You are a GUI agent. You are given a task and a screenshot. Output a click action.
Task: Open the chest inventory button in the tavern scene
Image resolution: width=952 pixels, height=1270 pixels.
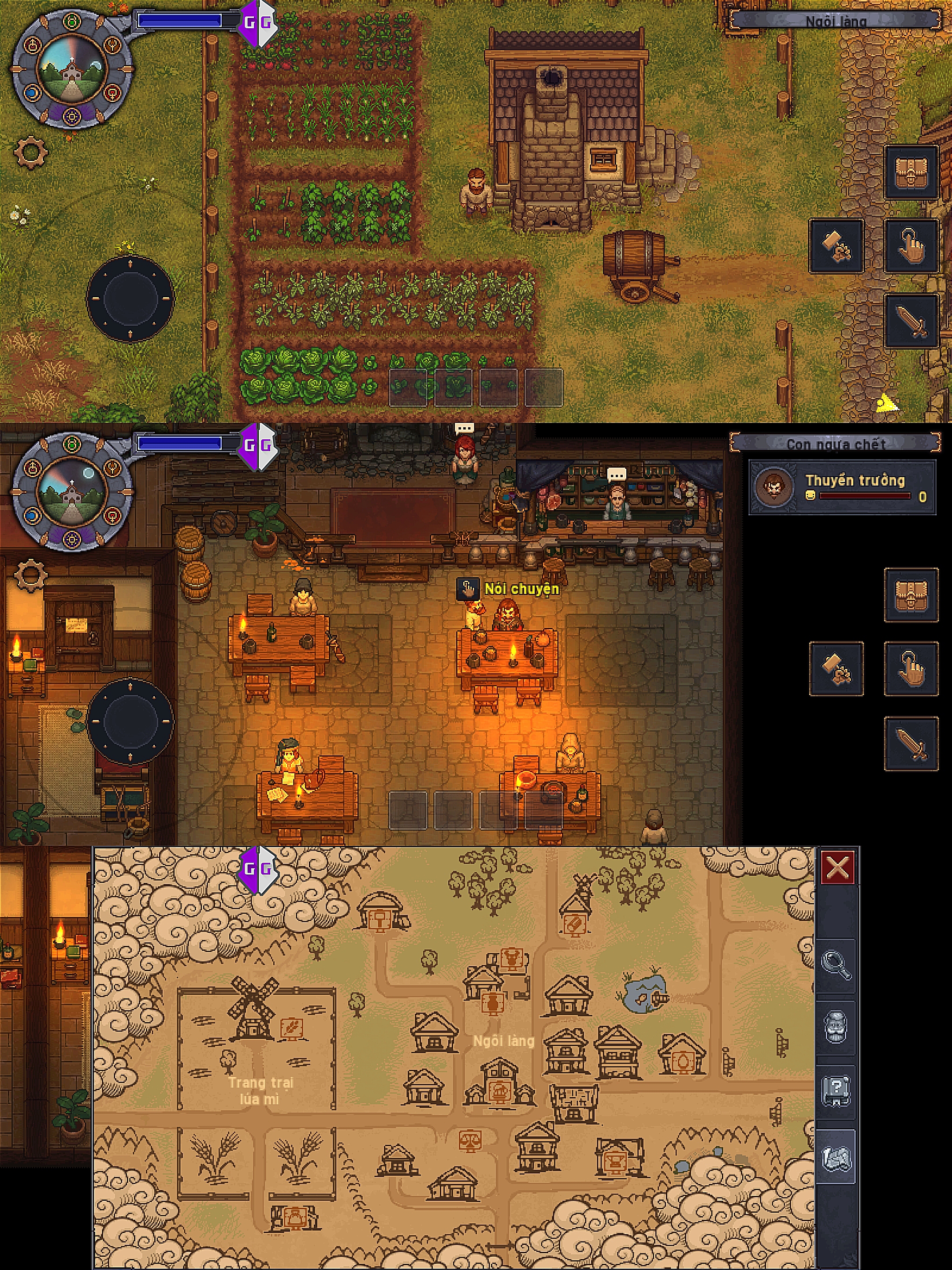[911, 595]
